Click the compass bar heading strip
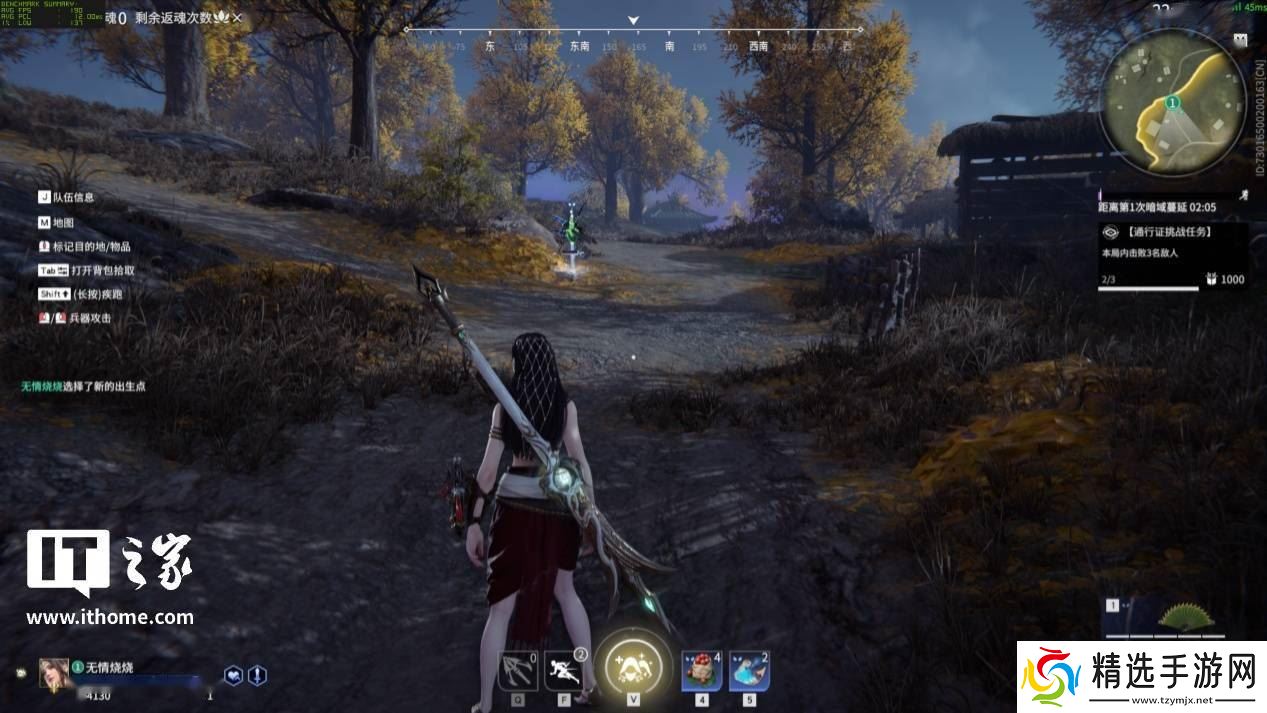1267x713 pixels. click(x=633, y=45)
